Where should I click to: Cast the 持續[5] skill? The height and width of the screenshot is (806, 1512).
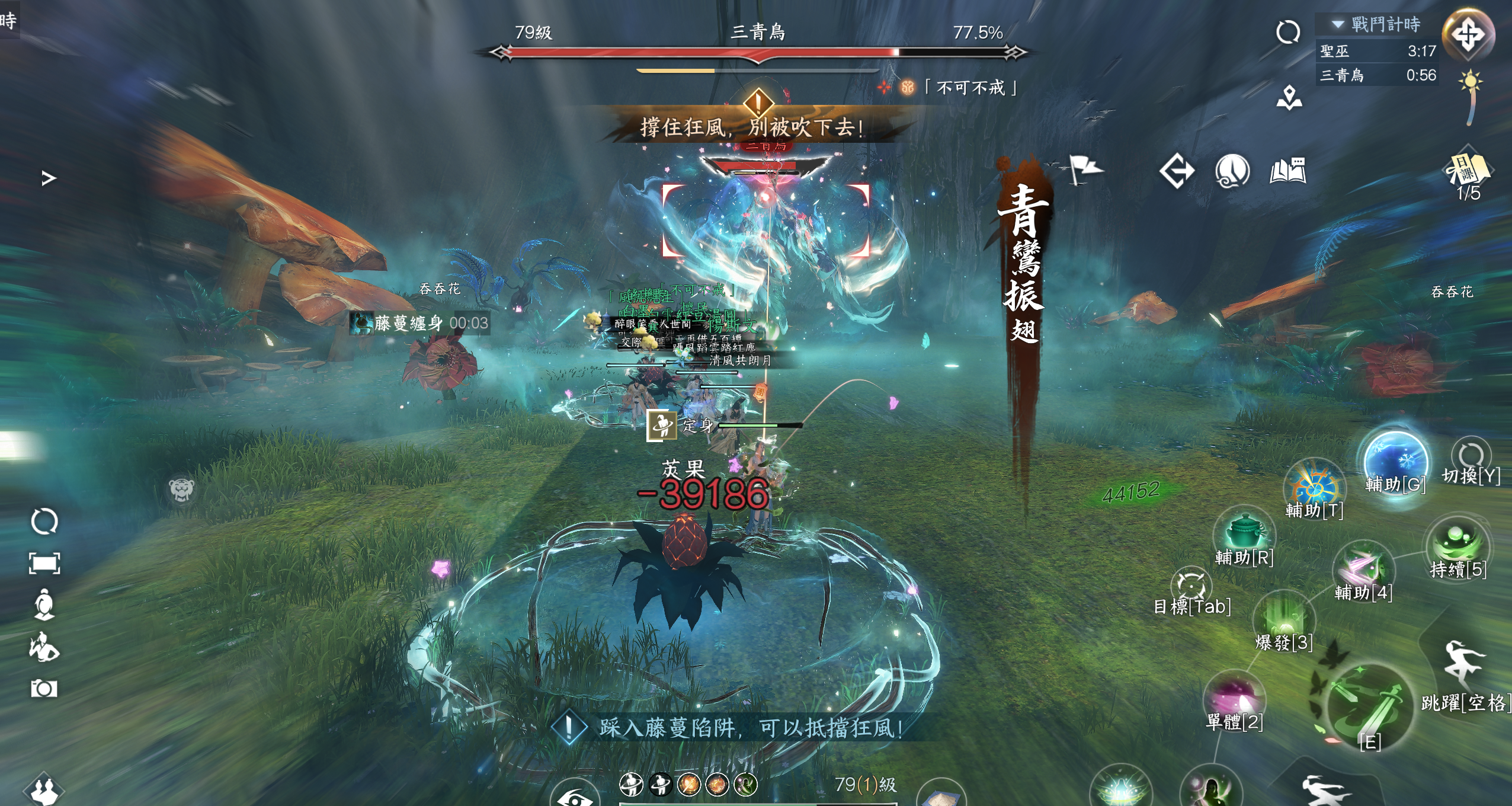point(1457,543)
